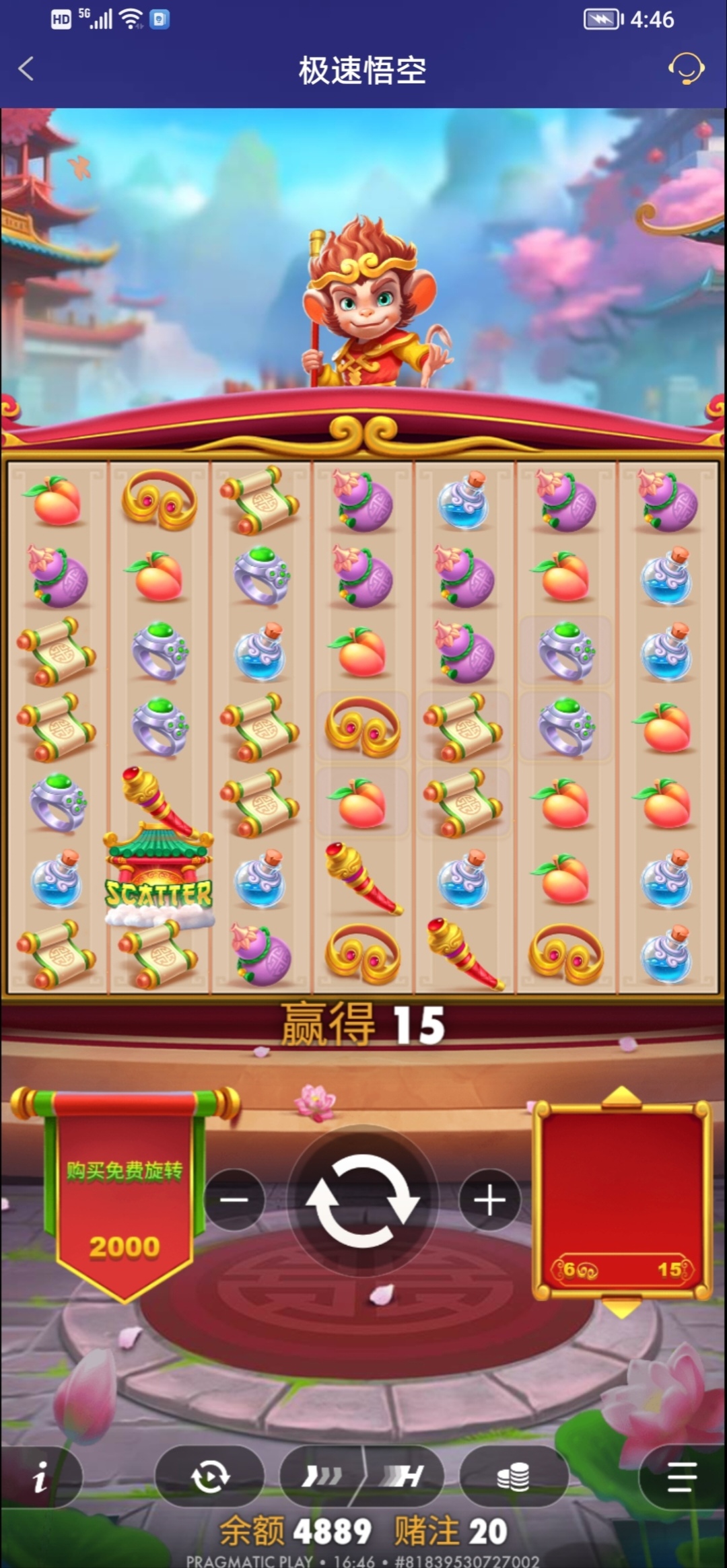Open the coin stack bet settings
727x1568 pixels.
click(513, 1477)
